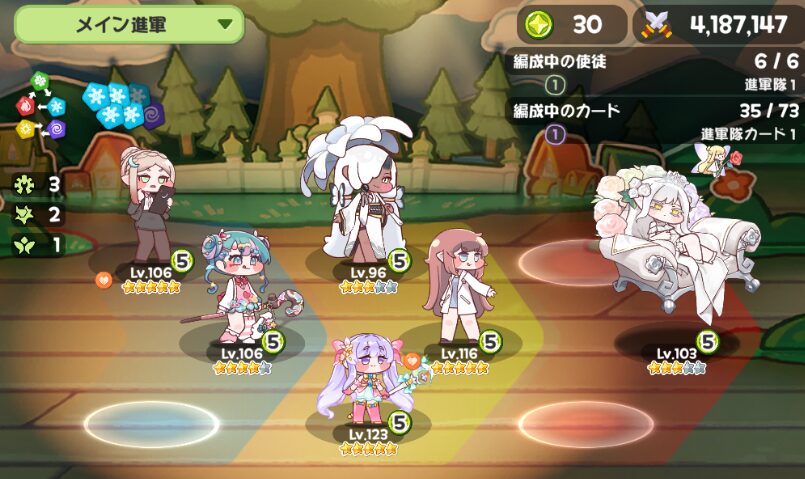Inspect the personality bonus showing 2

coord(40,214)
